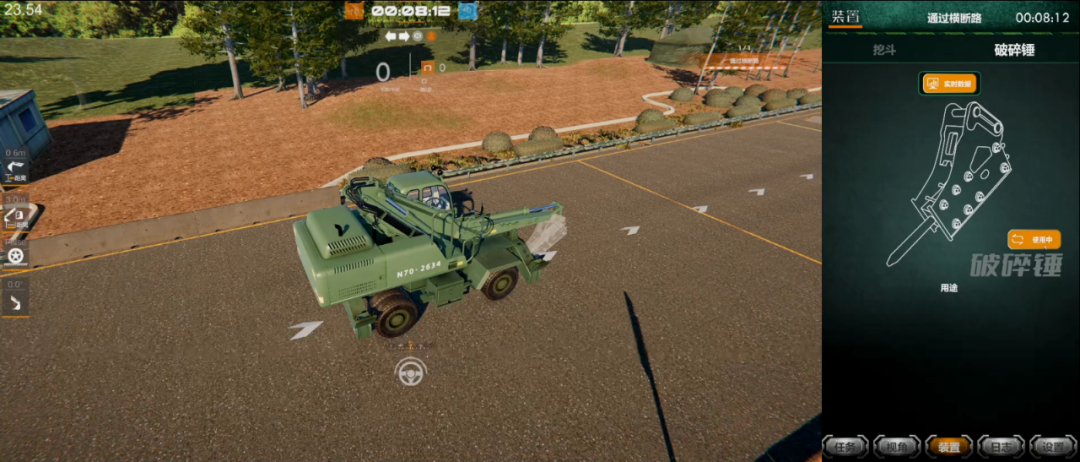The width and height of the screenshot is (1080, 462).
Task: Select the 装置 (equipment) bottom button
Action: pos(949,447)
